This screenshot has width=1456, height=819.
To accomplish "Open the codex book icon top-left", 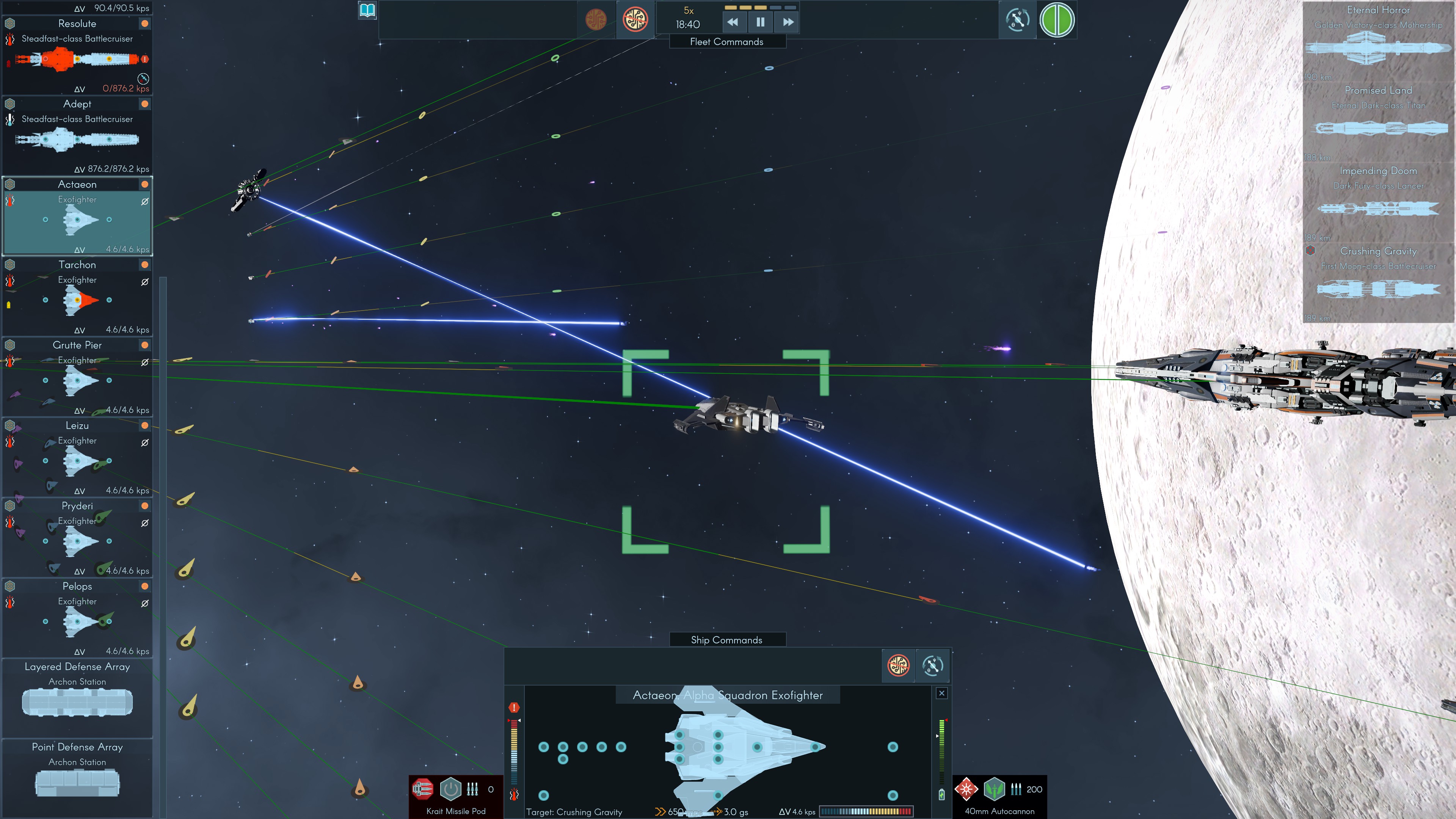I will pyautogui.click(x=367, y=9).
